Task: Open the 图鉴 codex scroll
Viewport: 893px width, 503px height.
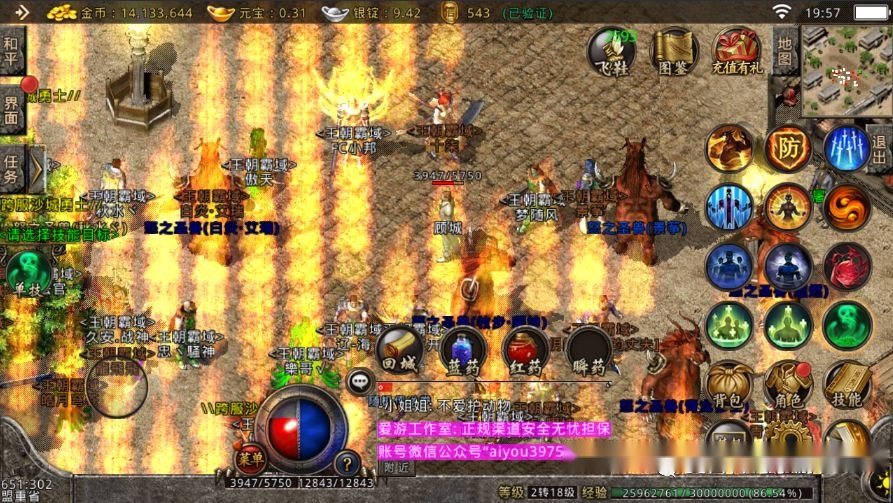Action: (x=674, y=51)
